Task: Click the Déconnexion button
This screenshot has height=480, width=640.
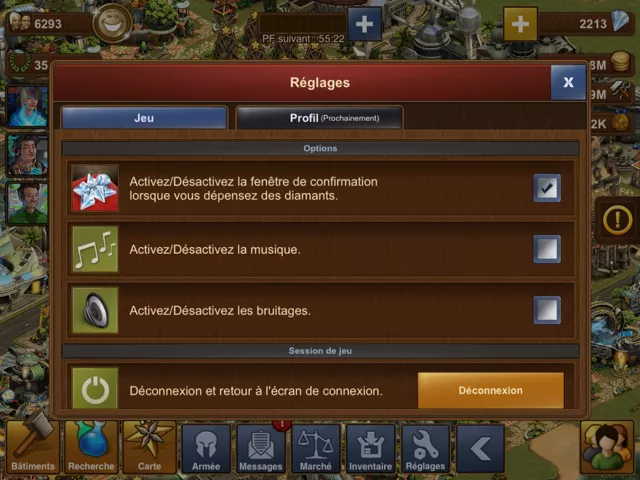Action: (x=490, y=390)
